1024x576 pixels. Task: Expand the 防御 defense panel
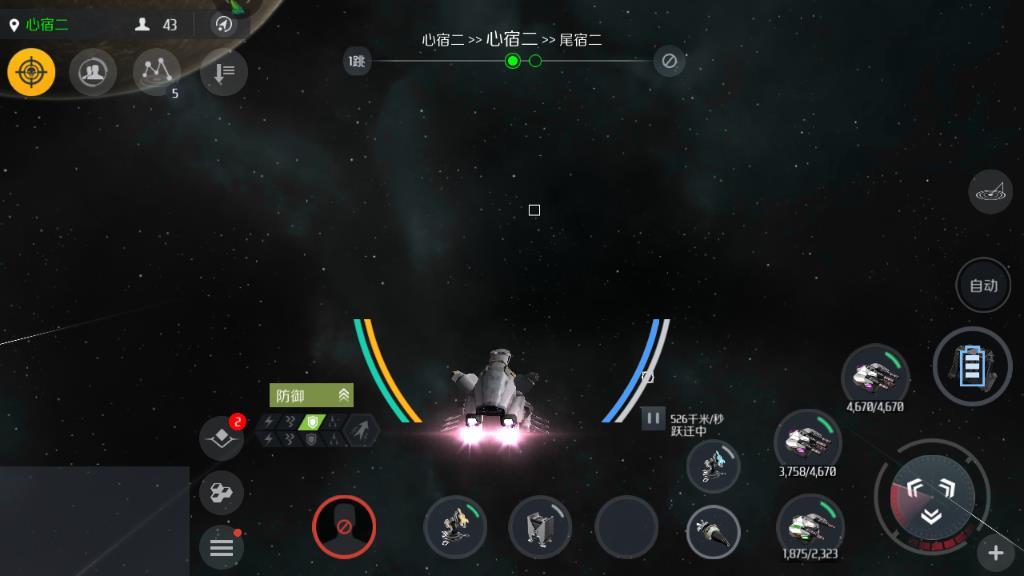(311, 395)
